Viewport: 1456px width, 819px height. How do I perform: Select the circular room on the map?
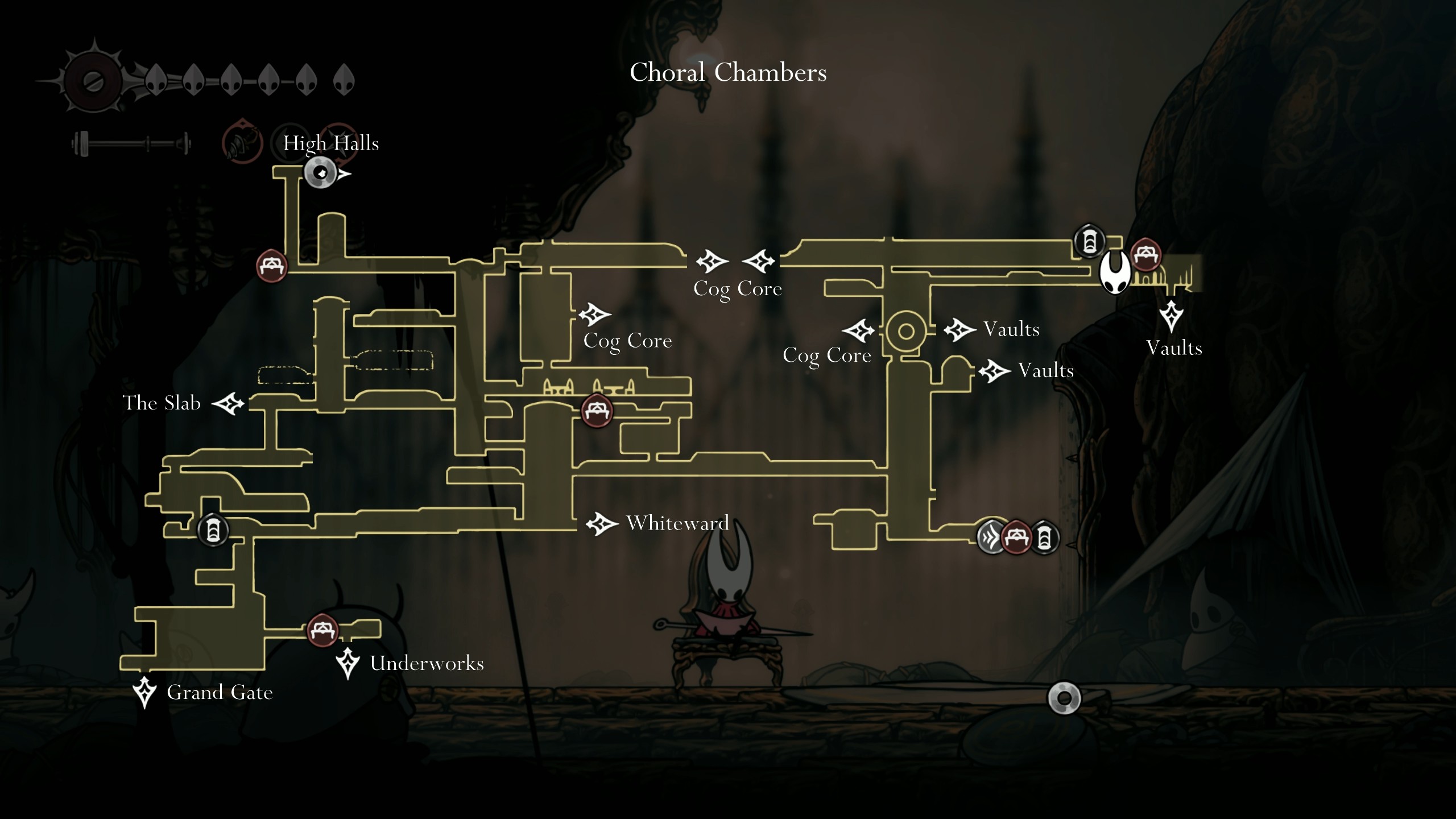click(x=905, y=331)
